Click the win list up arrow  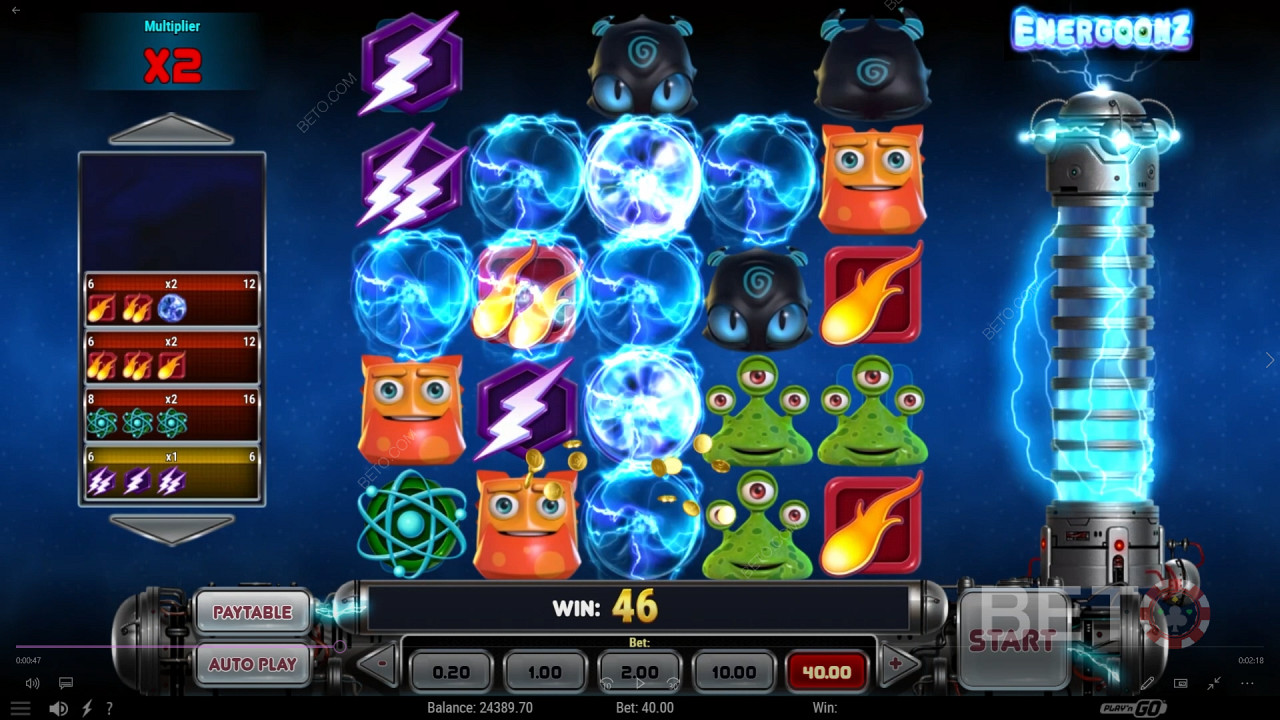pyautogui.click(x=171, y=130)
